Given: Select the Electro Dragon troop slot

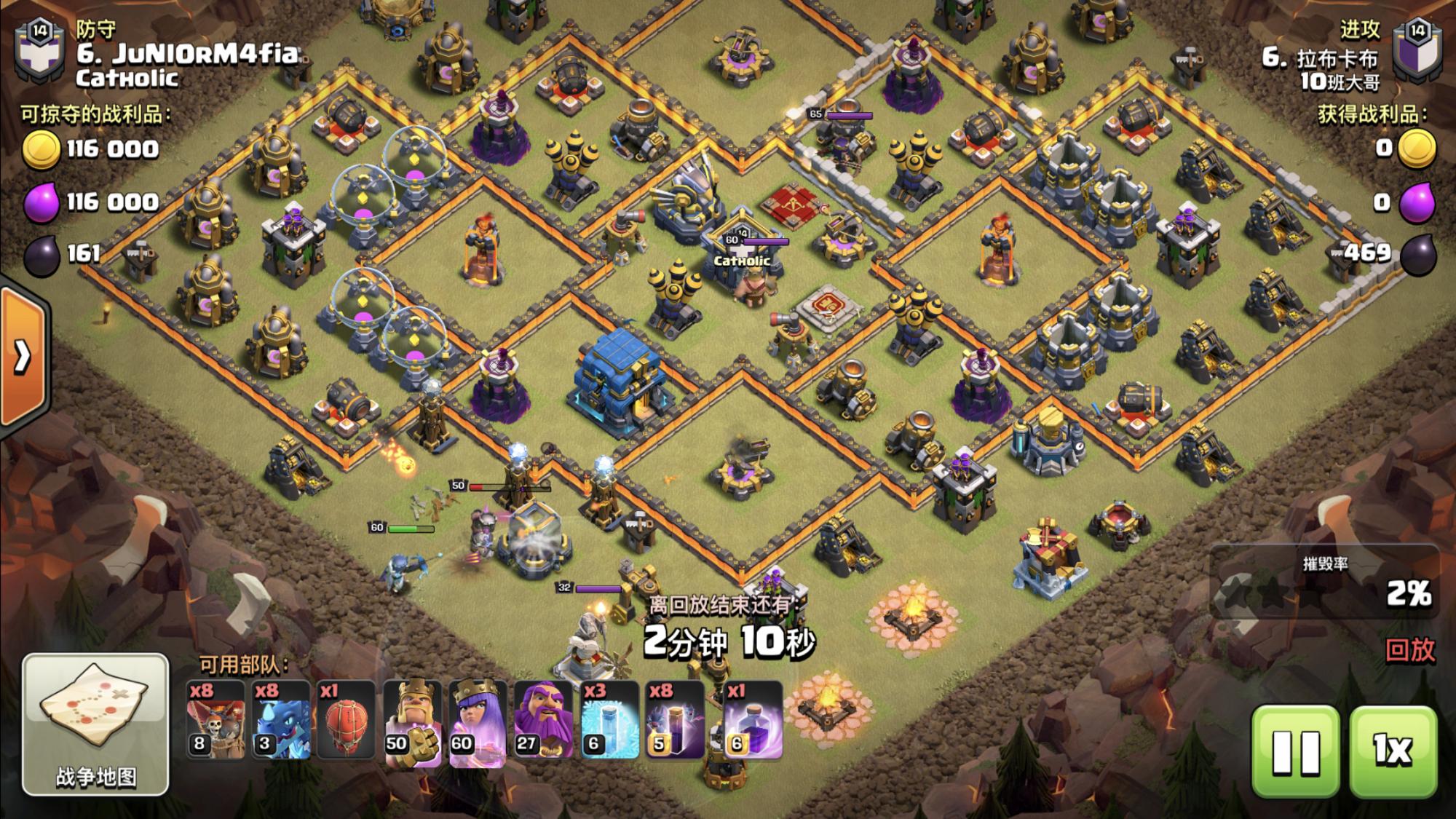Looking at the screenshot, I should click(x=281, y=721).
